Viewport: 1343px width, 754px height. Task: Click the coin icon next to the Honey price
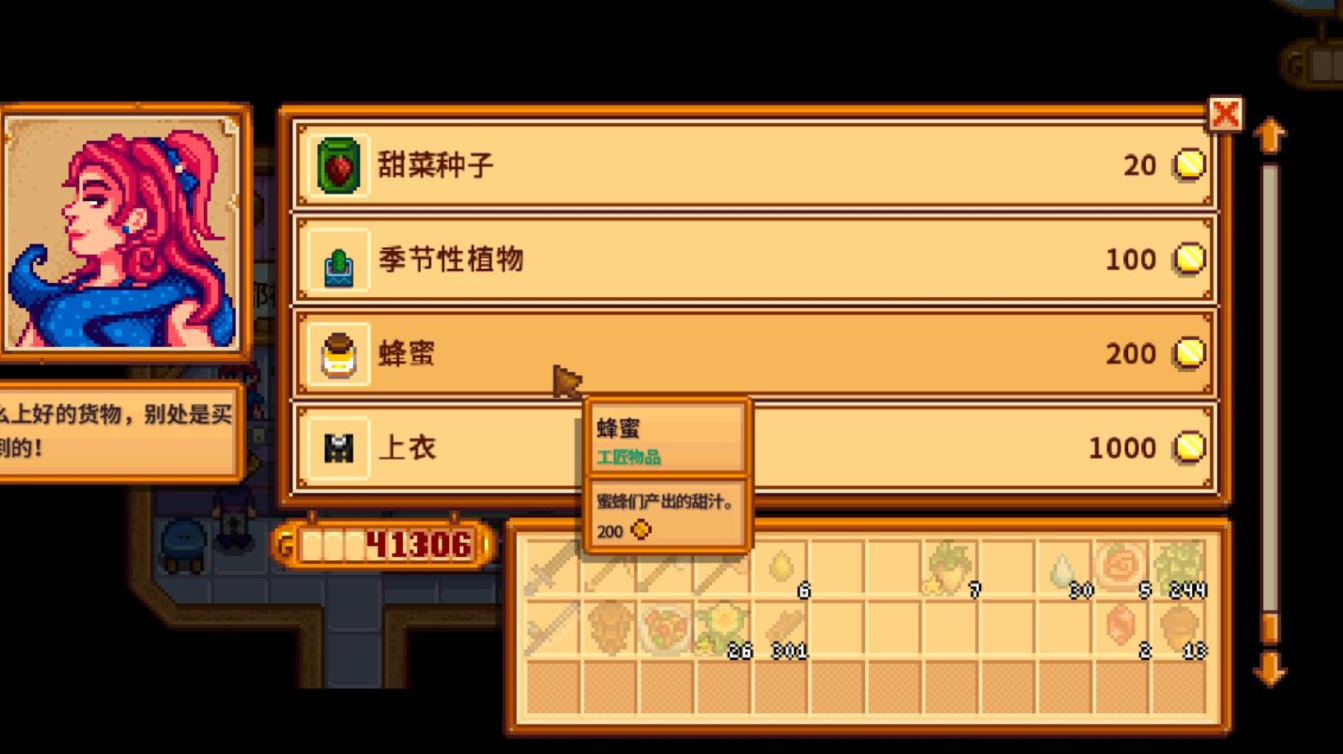point(1189,353)
